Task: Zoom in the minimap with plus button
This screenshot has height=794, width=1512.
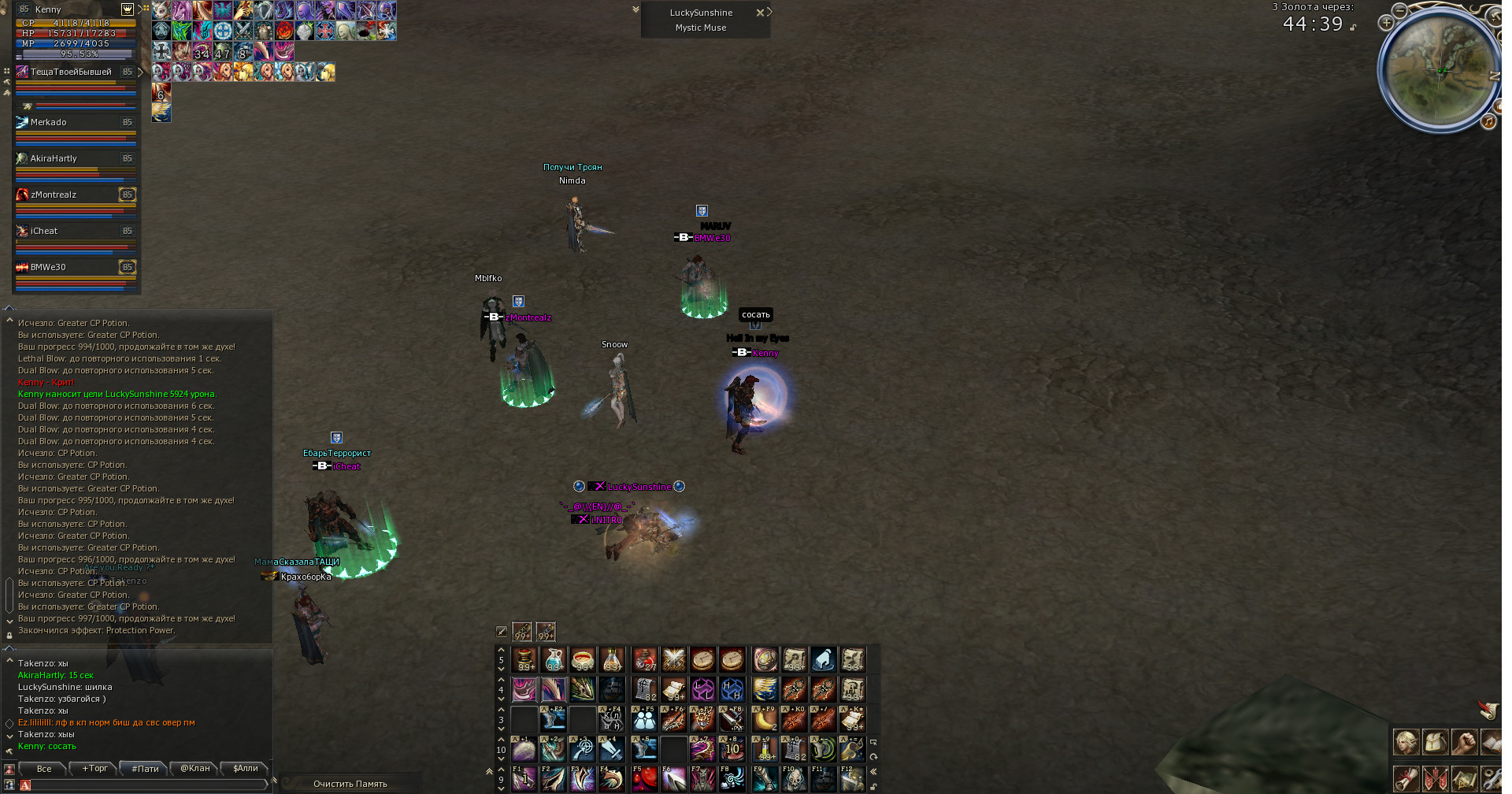Action: [x=1386, y=23]
